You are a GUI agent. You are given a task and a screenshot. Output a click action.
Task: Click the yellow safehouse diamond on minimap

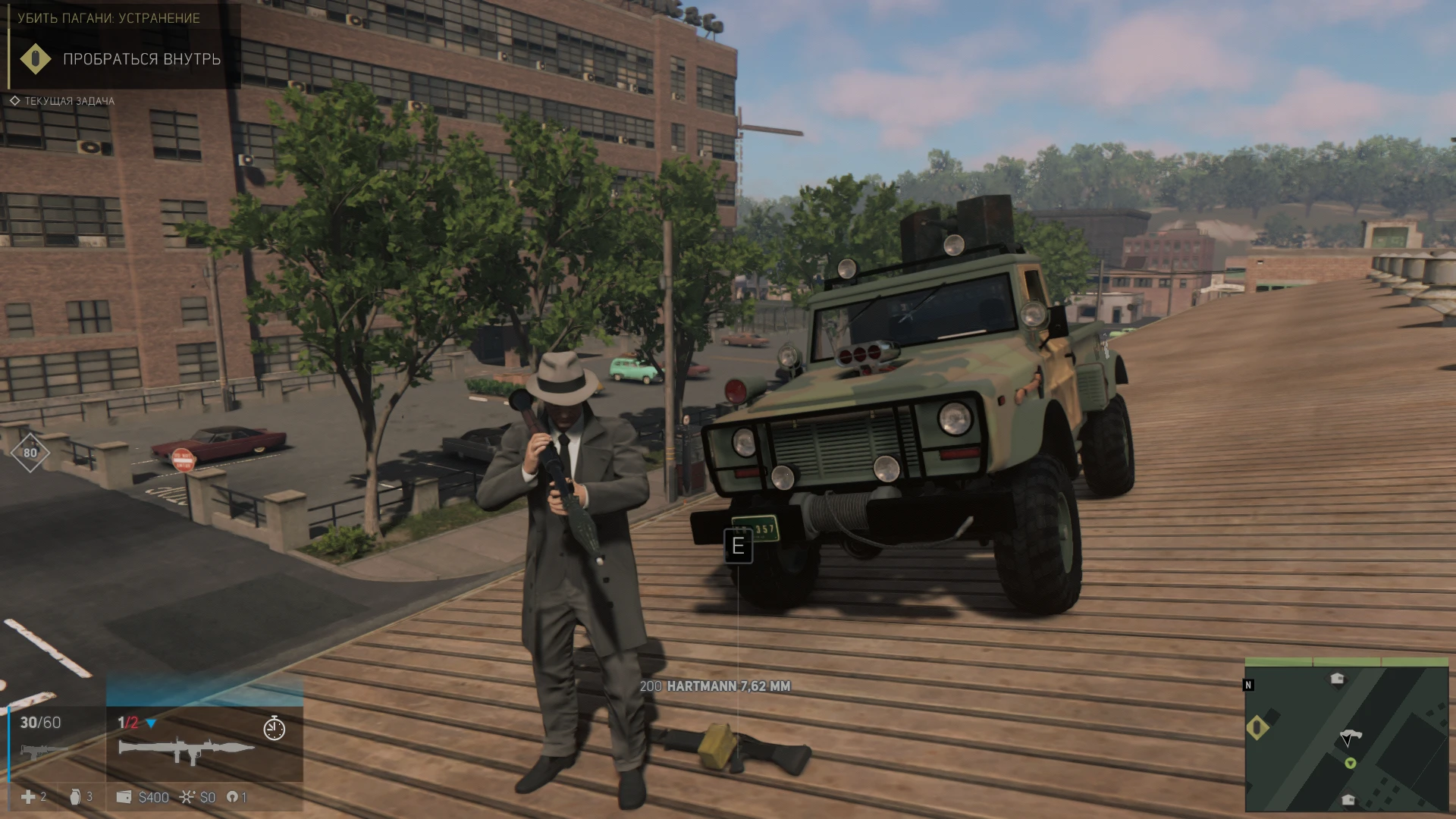click(1257, 726)
